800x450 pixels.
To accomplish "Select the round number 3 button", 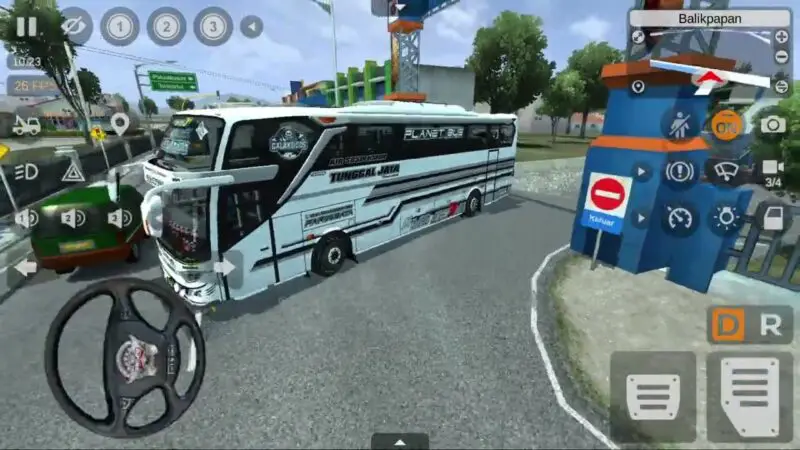I will [212, 26].
